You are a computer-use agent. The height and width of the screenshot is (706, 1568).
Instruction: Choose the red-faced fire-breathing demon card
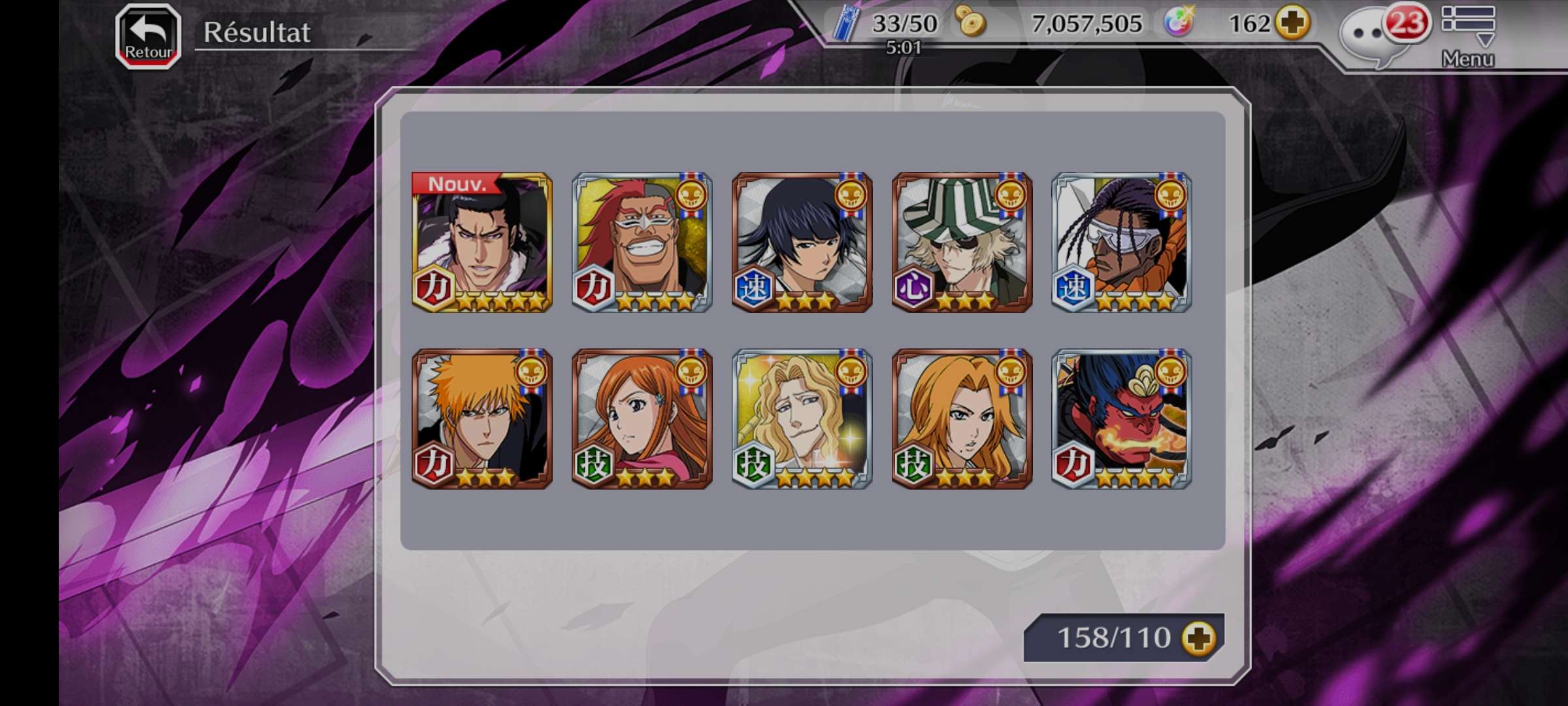[1122, 419]
